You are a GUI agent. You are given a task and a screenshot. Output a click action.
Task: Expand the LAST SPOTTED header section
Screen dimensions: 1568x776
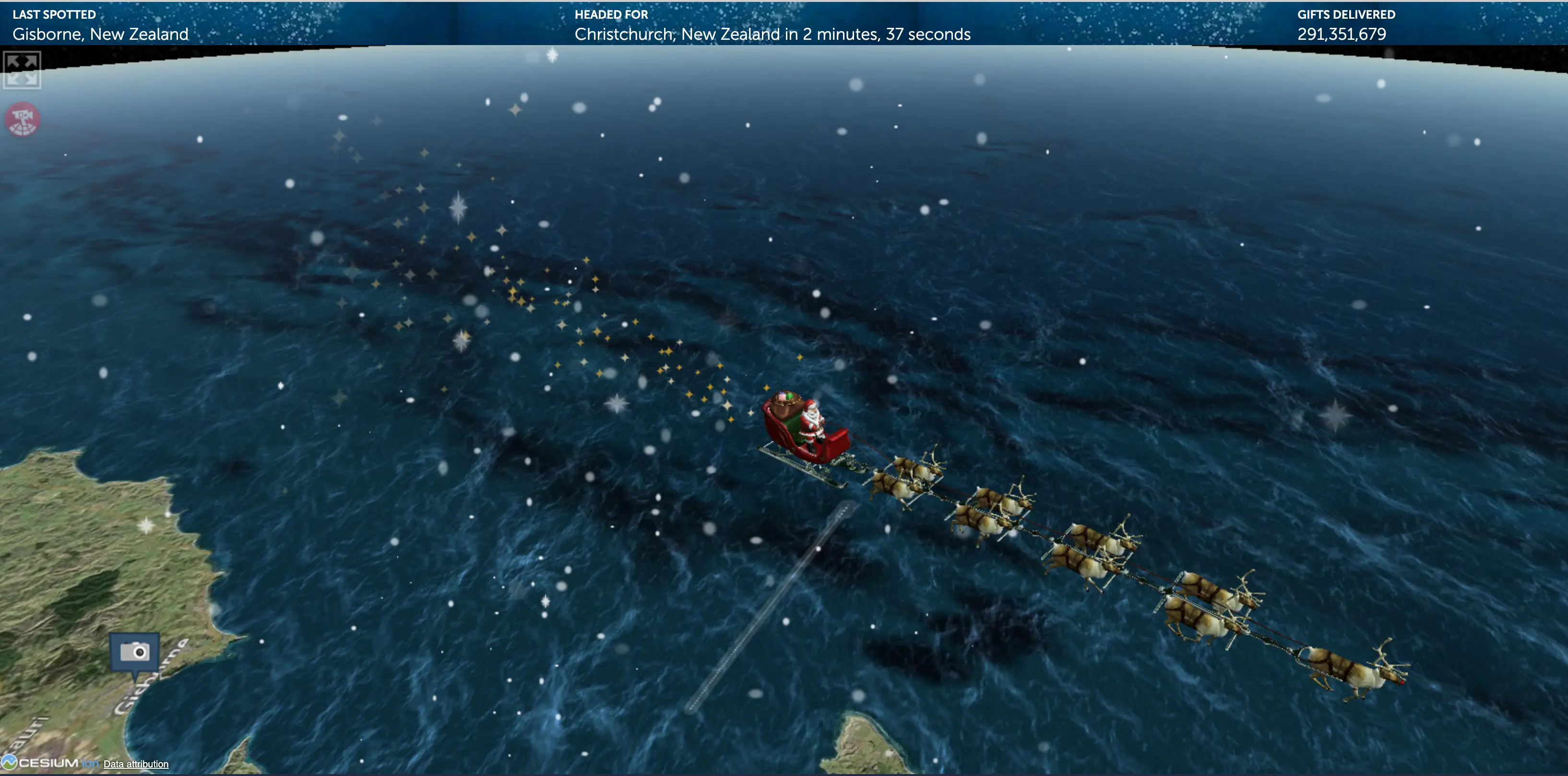(55, 14)
